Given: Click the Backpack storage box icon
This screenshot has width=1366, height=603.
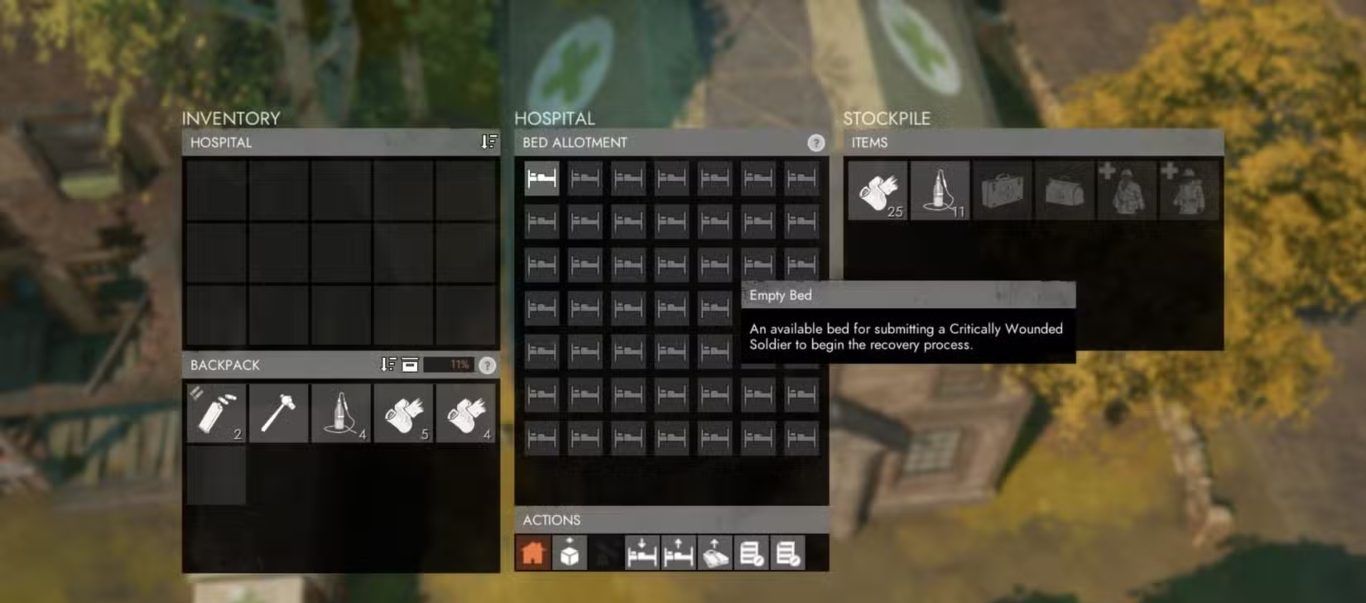Looking at the screenshot, I should pos(409,365).
